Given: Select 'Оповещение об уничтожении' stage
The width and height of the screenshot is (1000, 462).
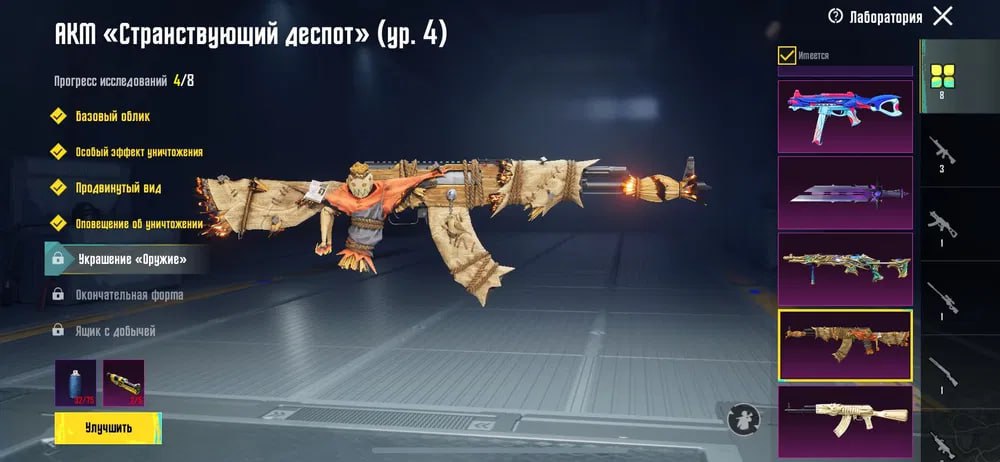Looking at the screenshot, I should click(x=138, y=224).
